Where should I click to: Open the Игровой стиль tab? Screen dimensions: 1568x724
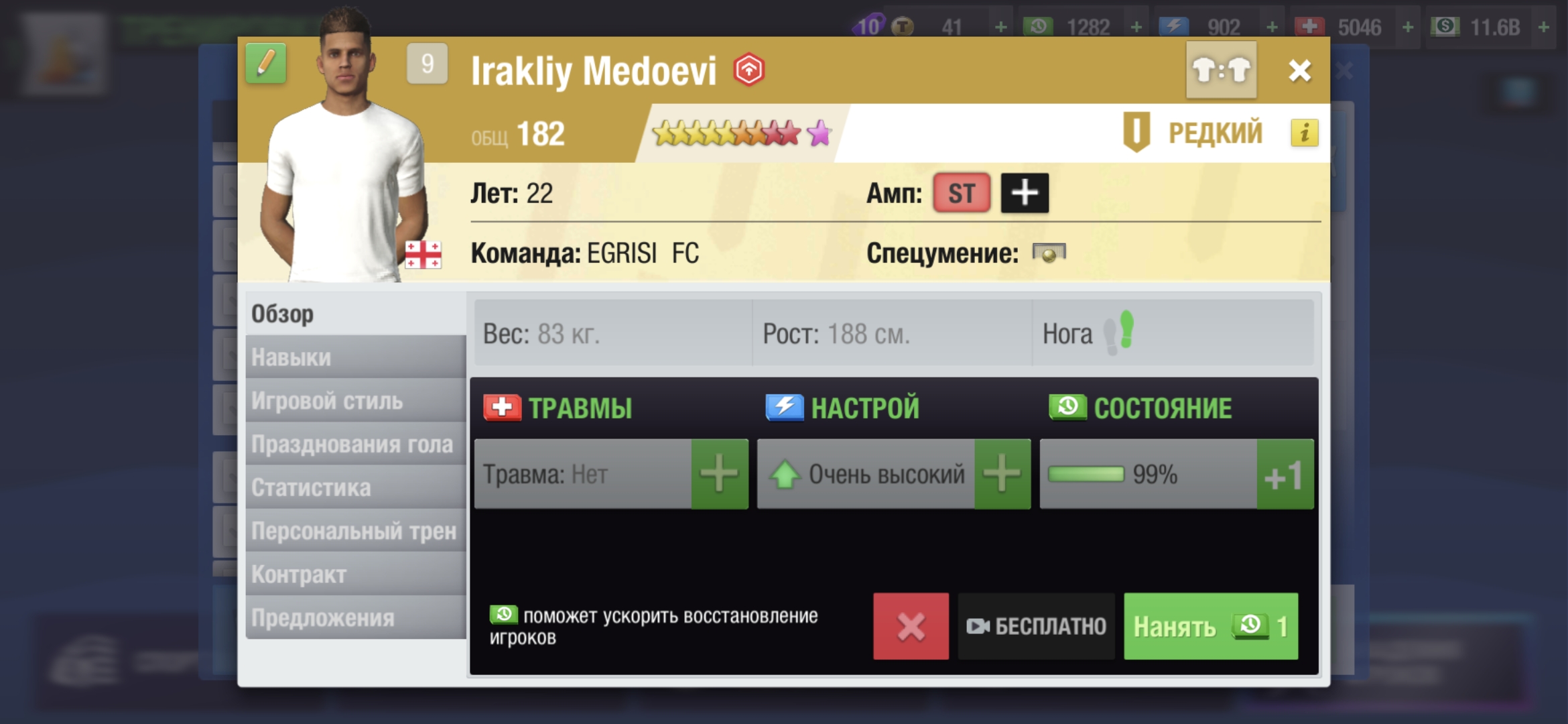click(x=355, y=401)
